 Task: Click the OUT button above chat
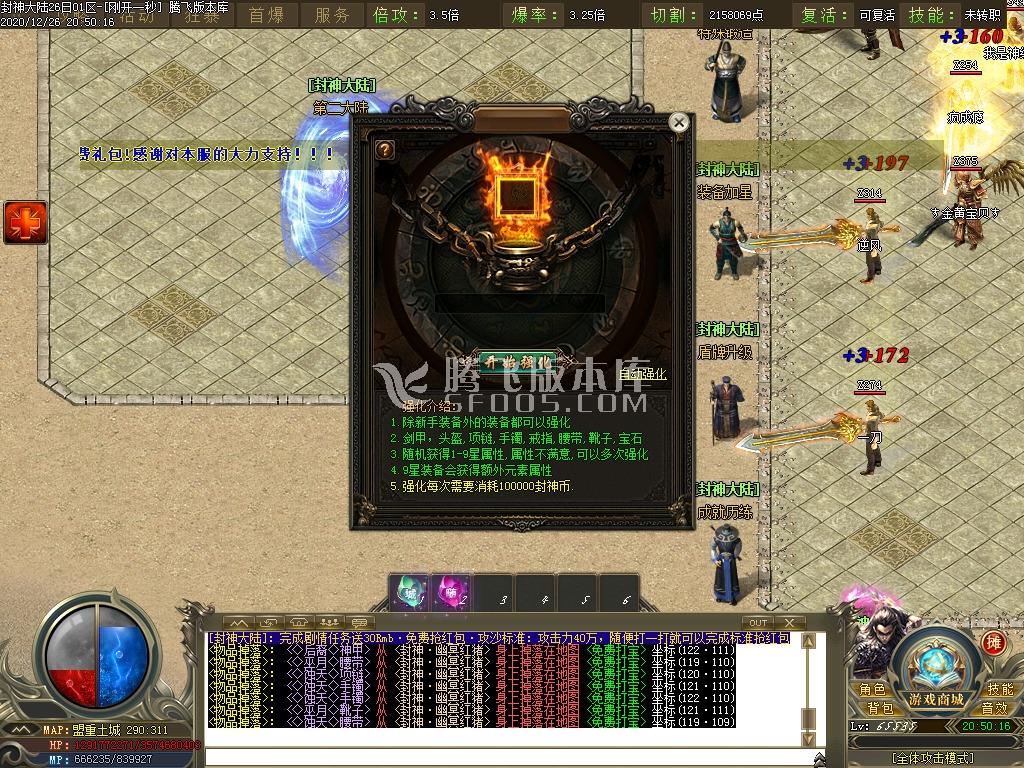(759, 623)
